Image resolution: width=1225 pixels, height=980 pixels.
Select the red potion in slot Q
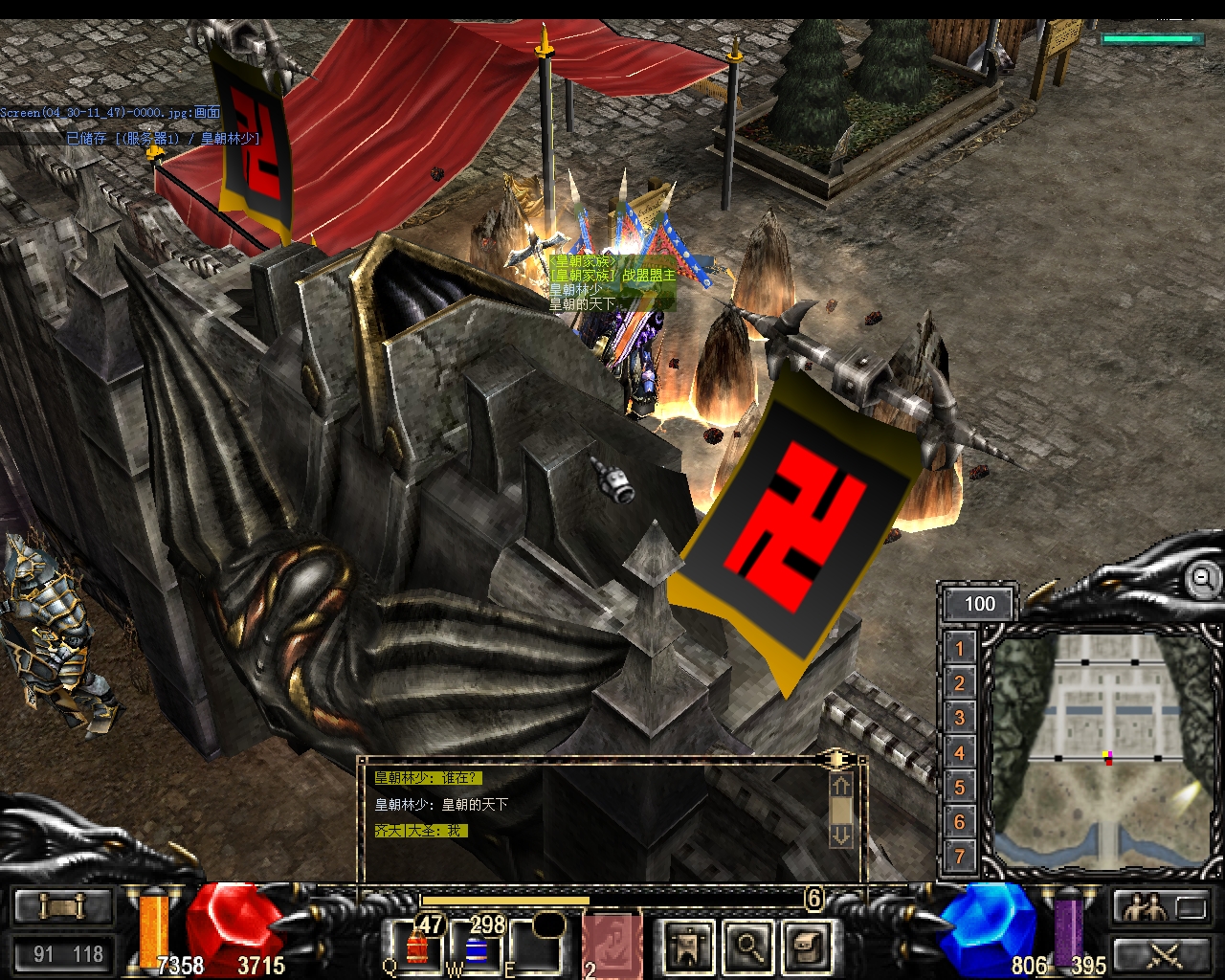417,946
